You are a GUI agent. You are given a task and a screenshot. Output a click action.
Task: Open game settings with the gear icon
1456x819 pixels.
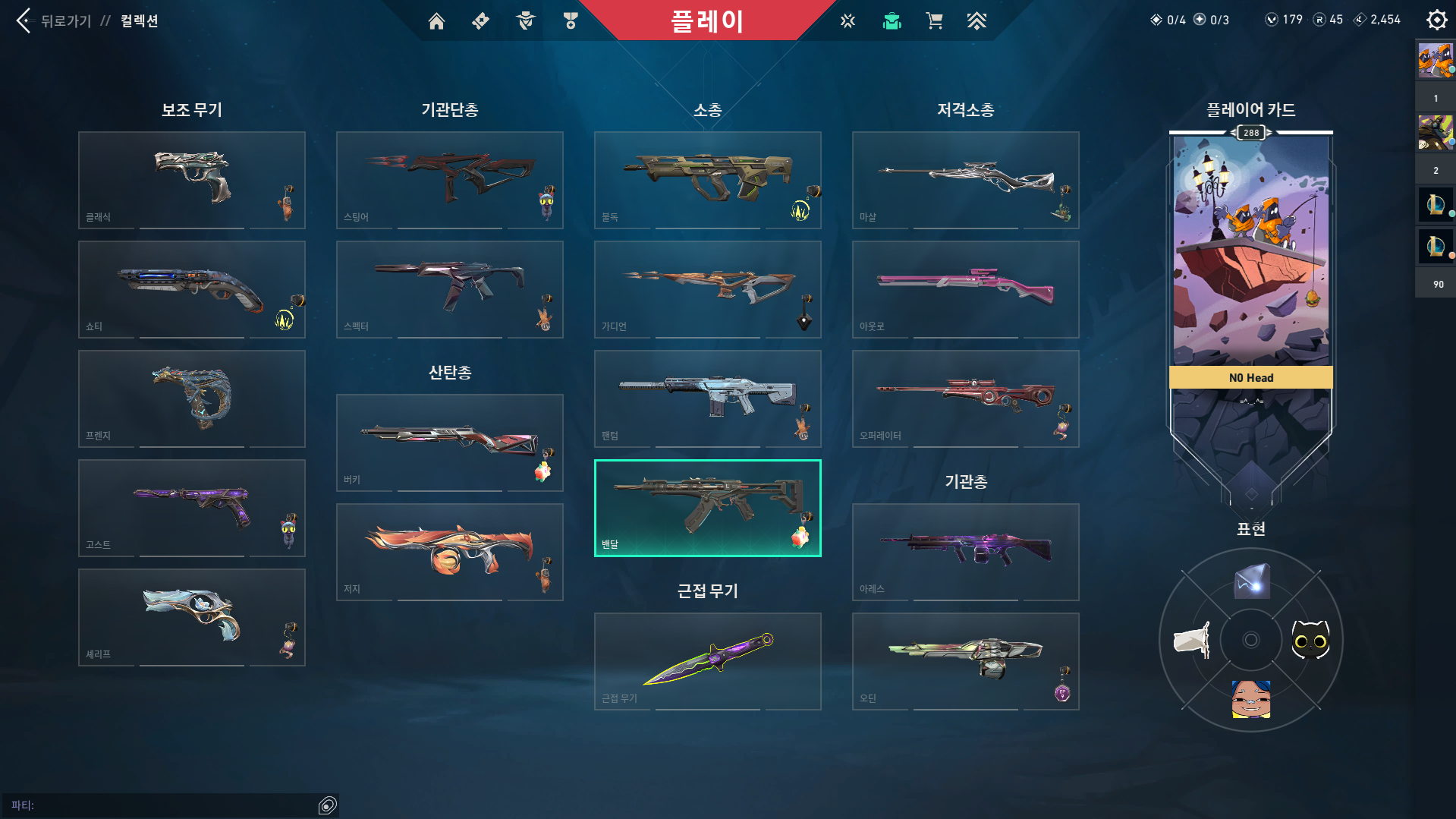pyautogui.click(x=1436, y=20)
